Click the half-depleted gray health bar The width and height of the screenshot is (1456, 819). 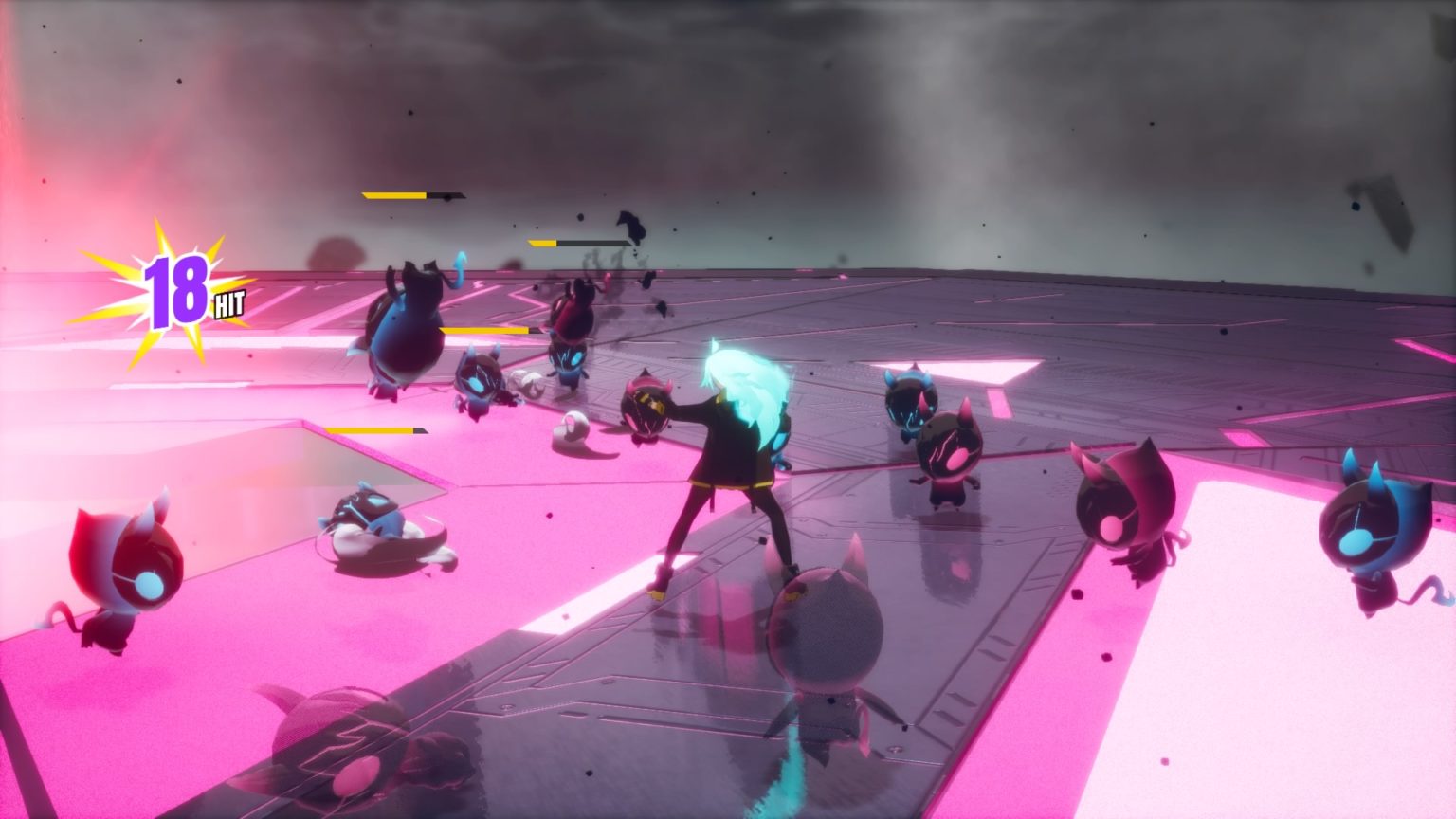pos(569,245)
